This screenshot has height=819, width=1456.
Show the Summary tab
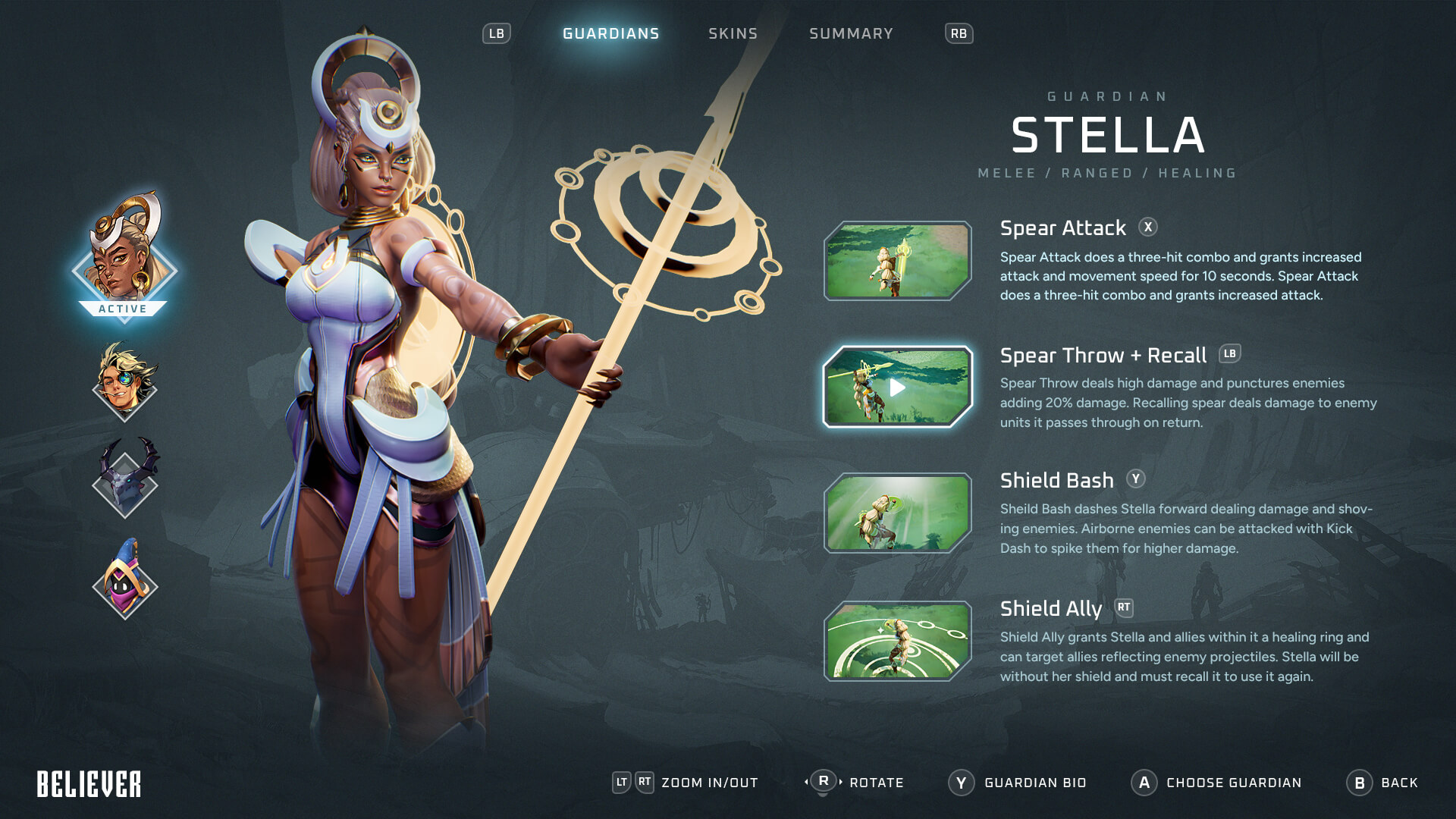[x=851, y=33]
